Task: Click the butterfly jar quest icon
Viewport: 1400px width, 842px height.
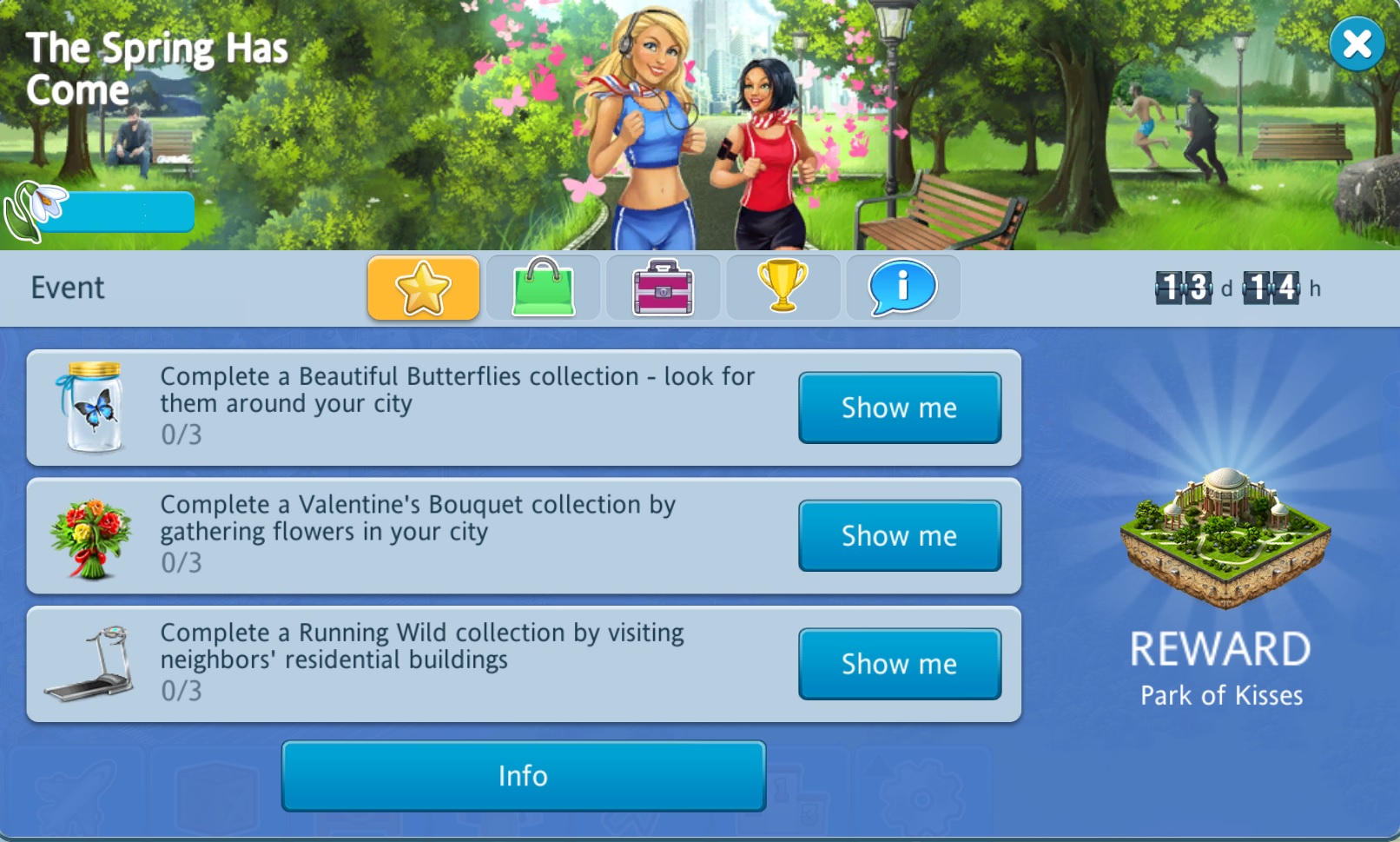Action: click(92, 408)
